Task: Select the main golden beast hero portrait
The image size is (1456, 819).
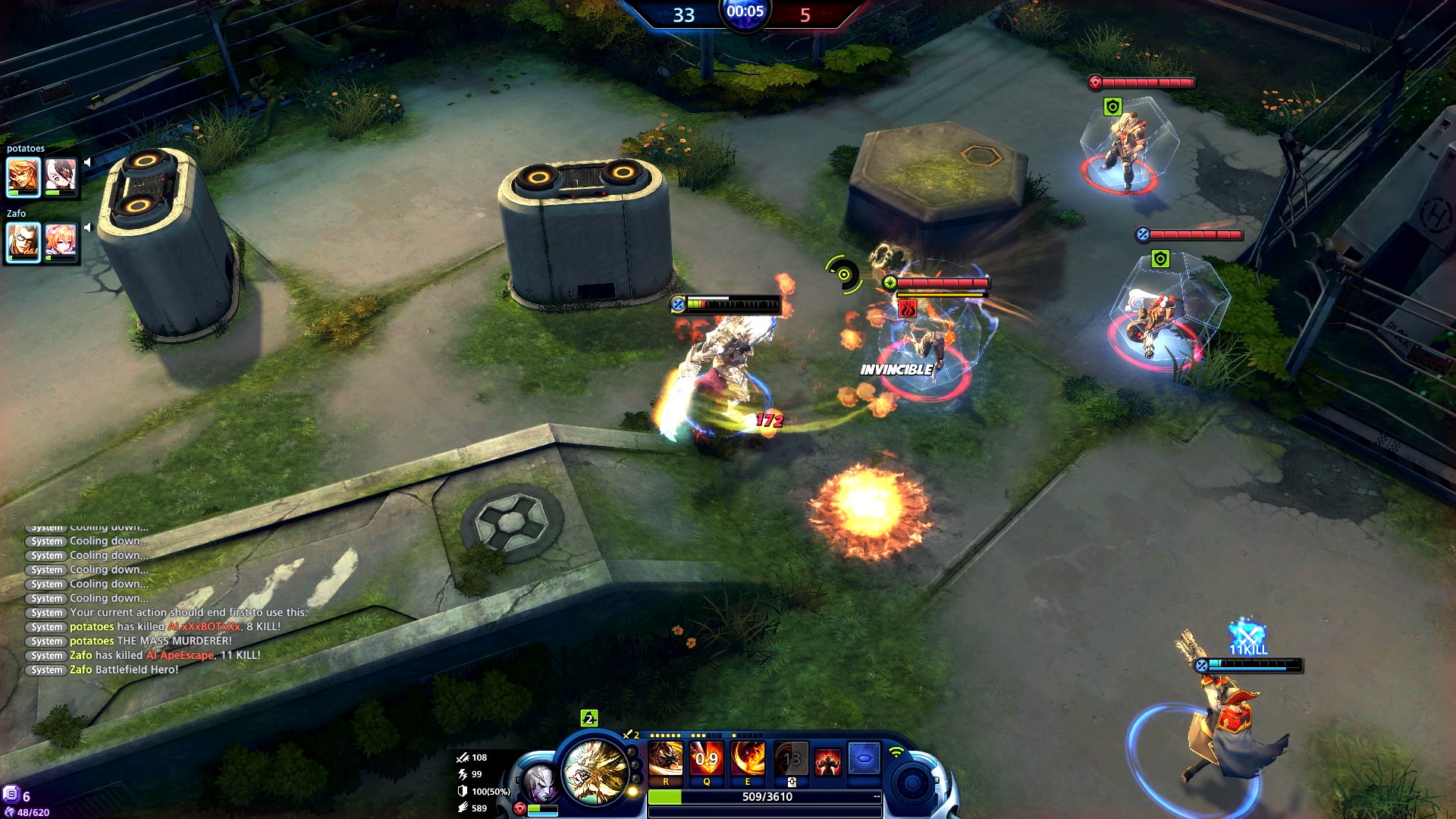Action: 595,771
